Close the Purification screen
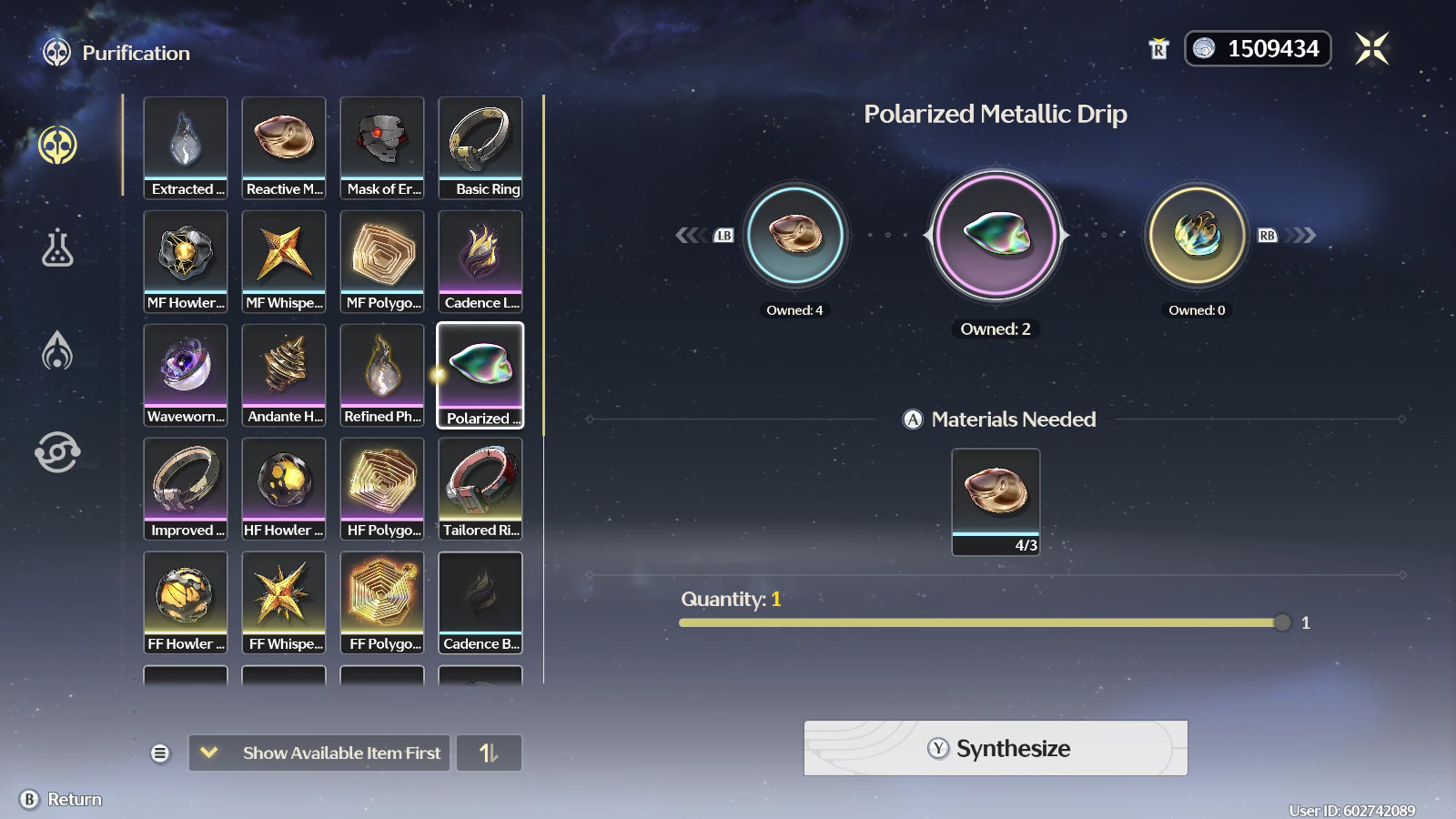This screenshot has height=819, width=1456. coord(1371,49)
